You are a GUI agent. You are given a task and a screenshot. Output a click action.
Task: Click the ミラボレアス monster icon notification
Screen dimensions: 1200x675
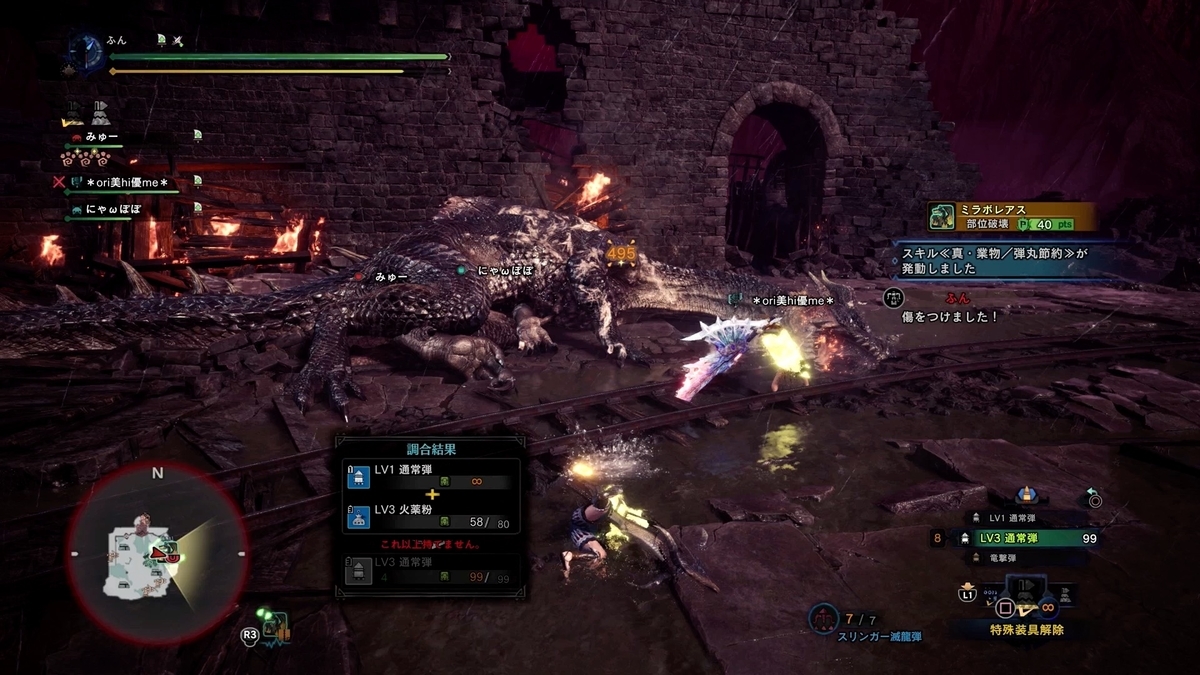pos(941,216)
